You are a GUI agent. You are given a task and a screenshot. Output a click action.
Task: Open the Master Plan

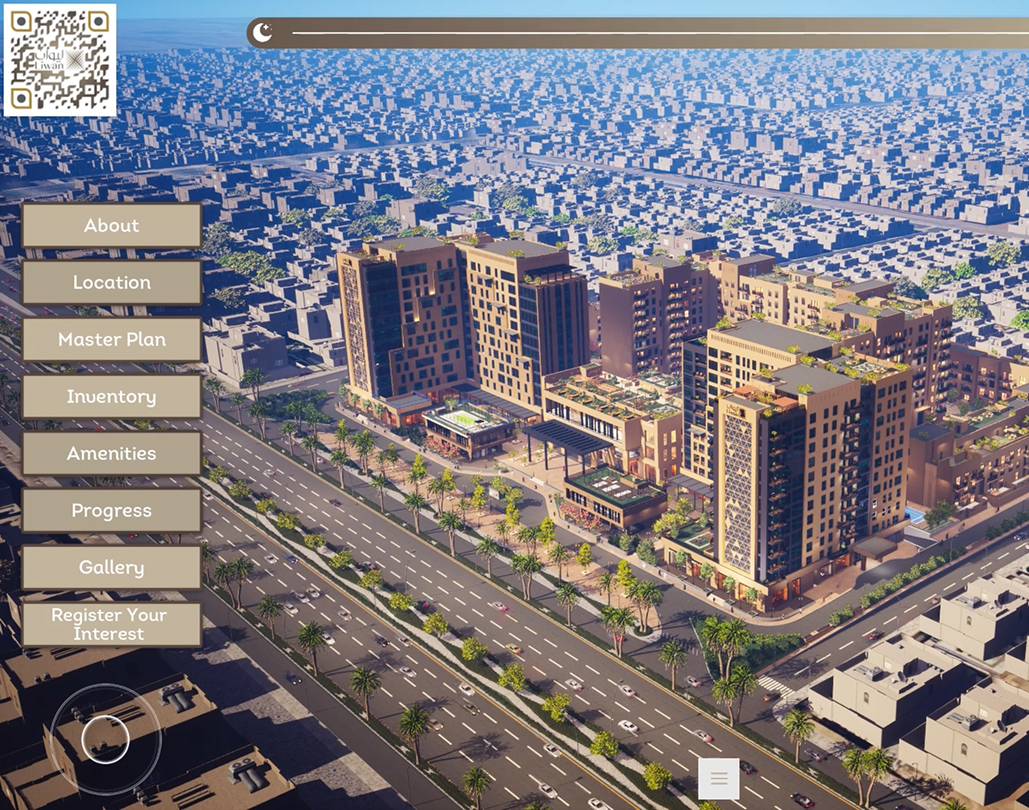click(x=112, y=340)
